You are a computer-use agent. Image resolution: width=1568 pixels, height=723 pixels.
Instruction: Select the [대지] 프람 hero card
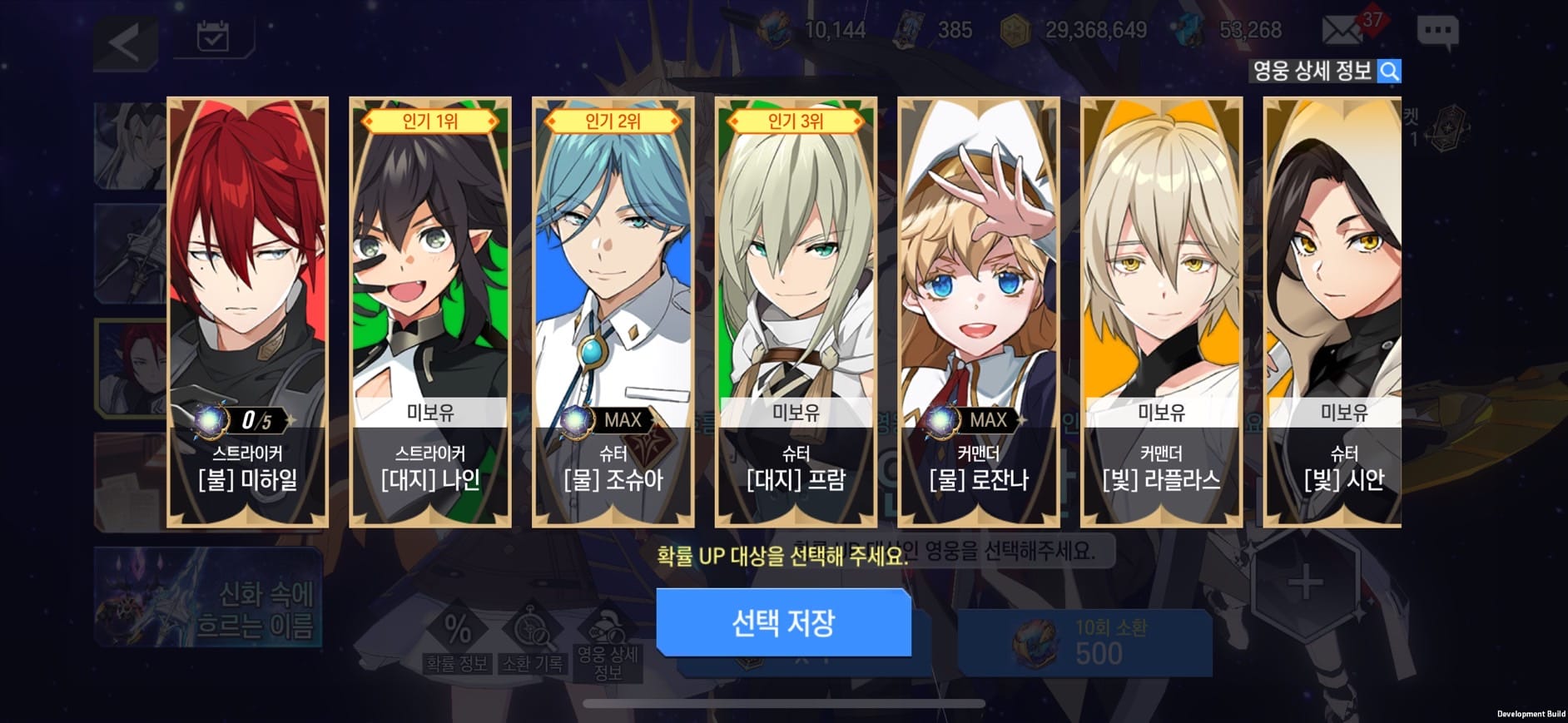click(x=796, y=312)
